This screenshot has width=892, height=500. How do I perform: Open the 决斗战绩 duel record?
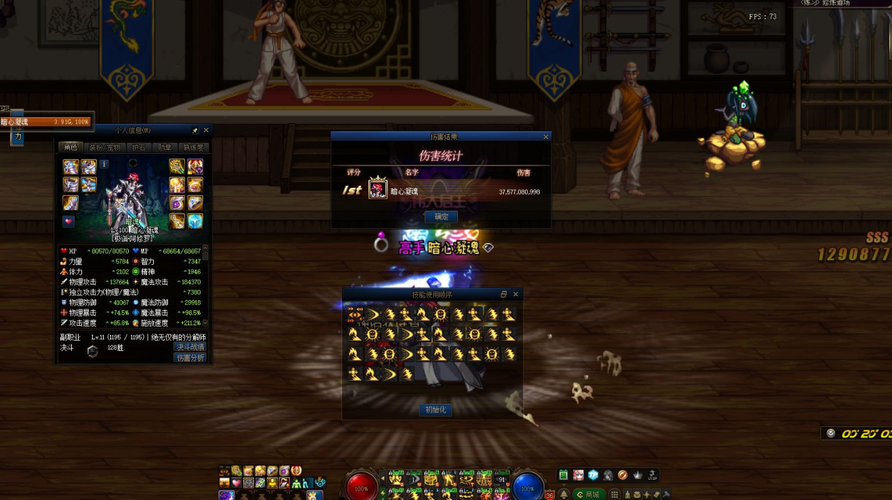point(190,347)
